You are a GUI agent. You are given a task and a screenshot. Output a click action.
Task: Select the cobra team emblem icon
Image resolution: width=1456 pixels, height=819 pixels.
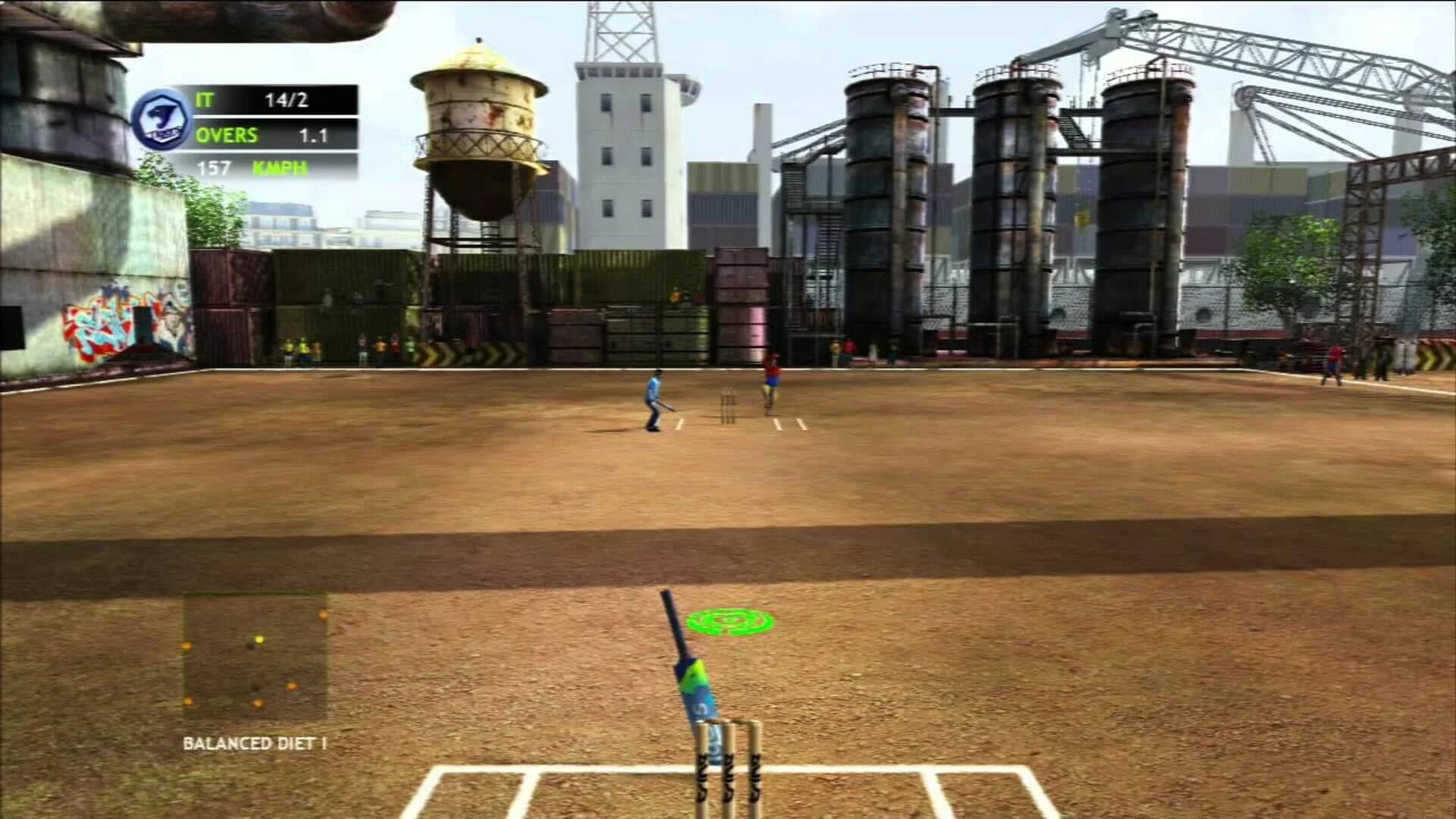[163, 120]
